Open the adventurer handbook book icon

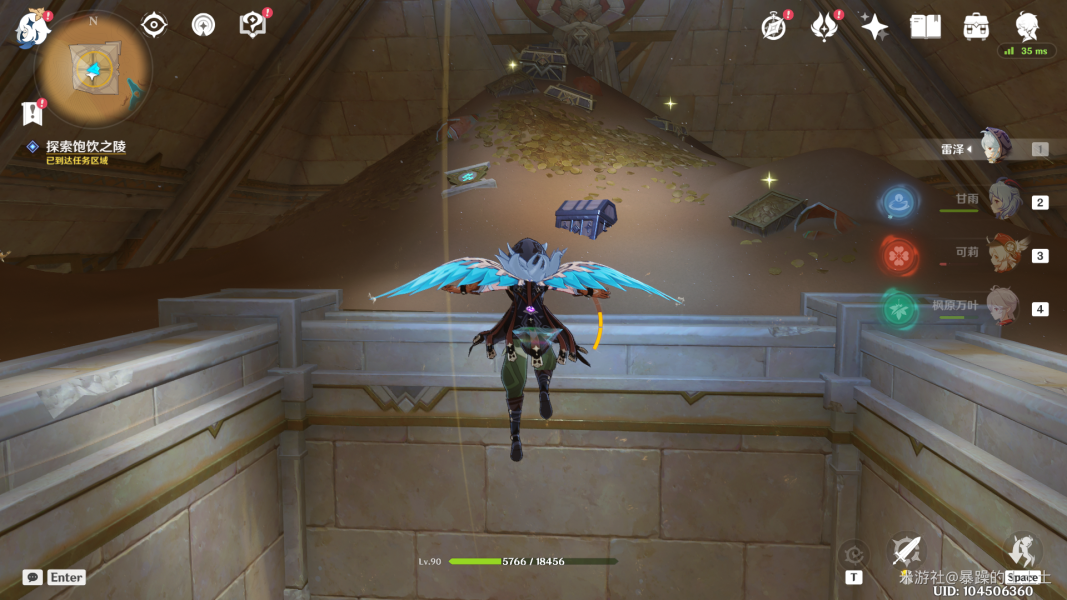(x=925, y=27)
